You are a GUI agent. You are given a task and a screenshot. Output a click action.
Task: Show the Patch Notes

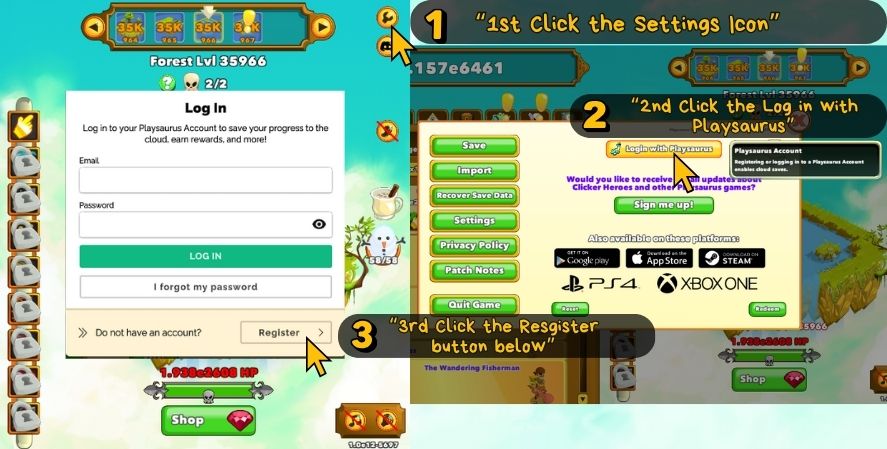[x=474, y=271]
